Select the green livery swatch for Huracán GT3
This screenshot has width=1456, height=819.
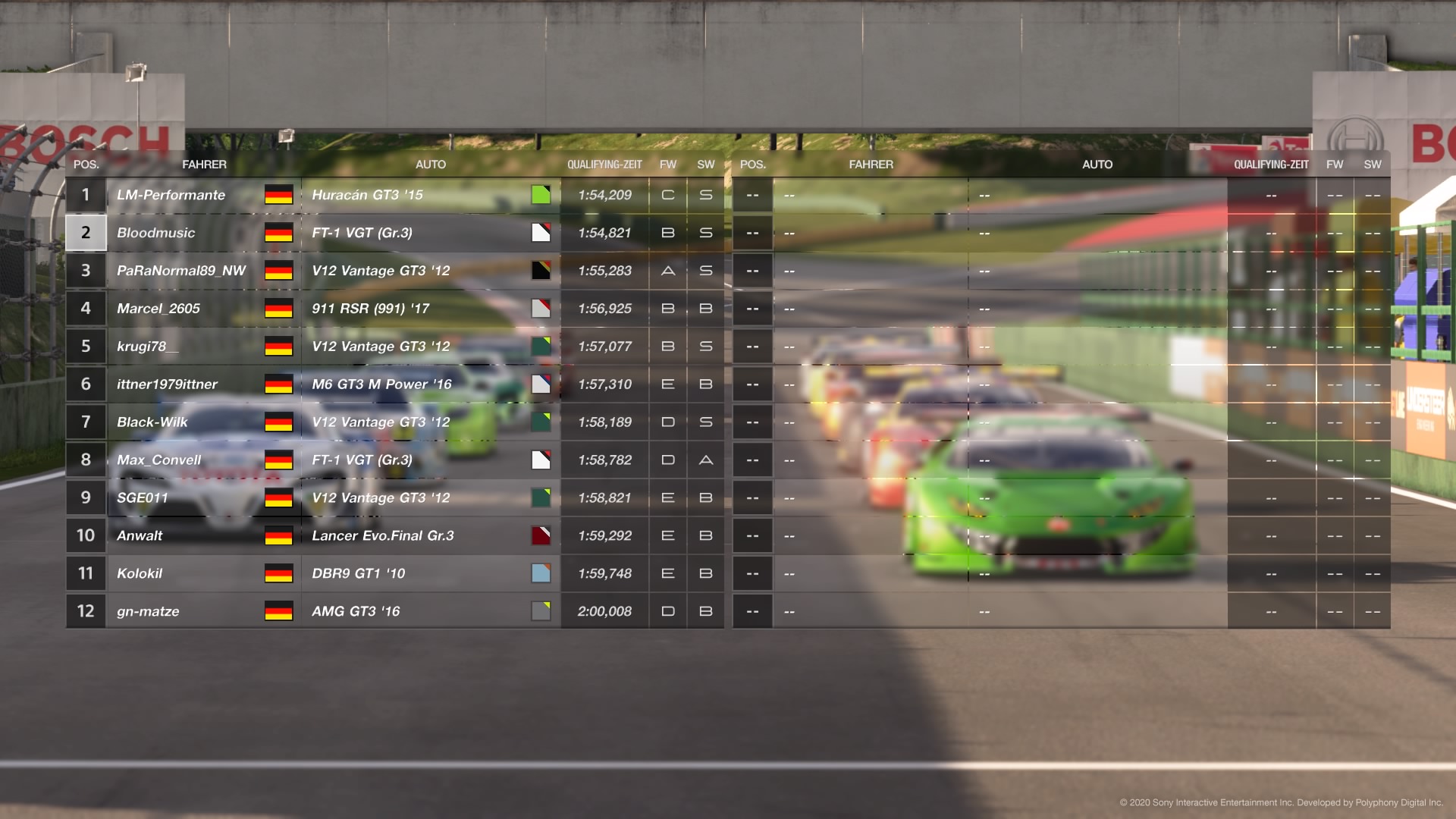pos(541,194)
